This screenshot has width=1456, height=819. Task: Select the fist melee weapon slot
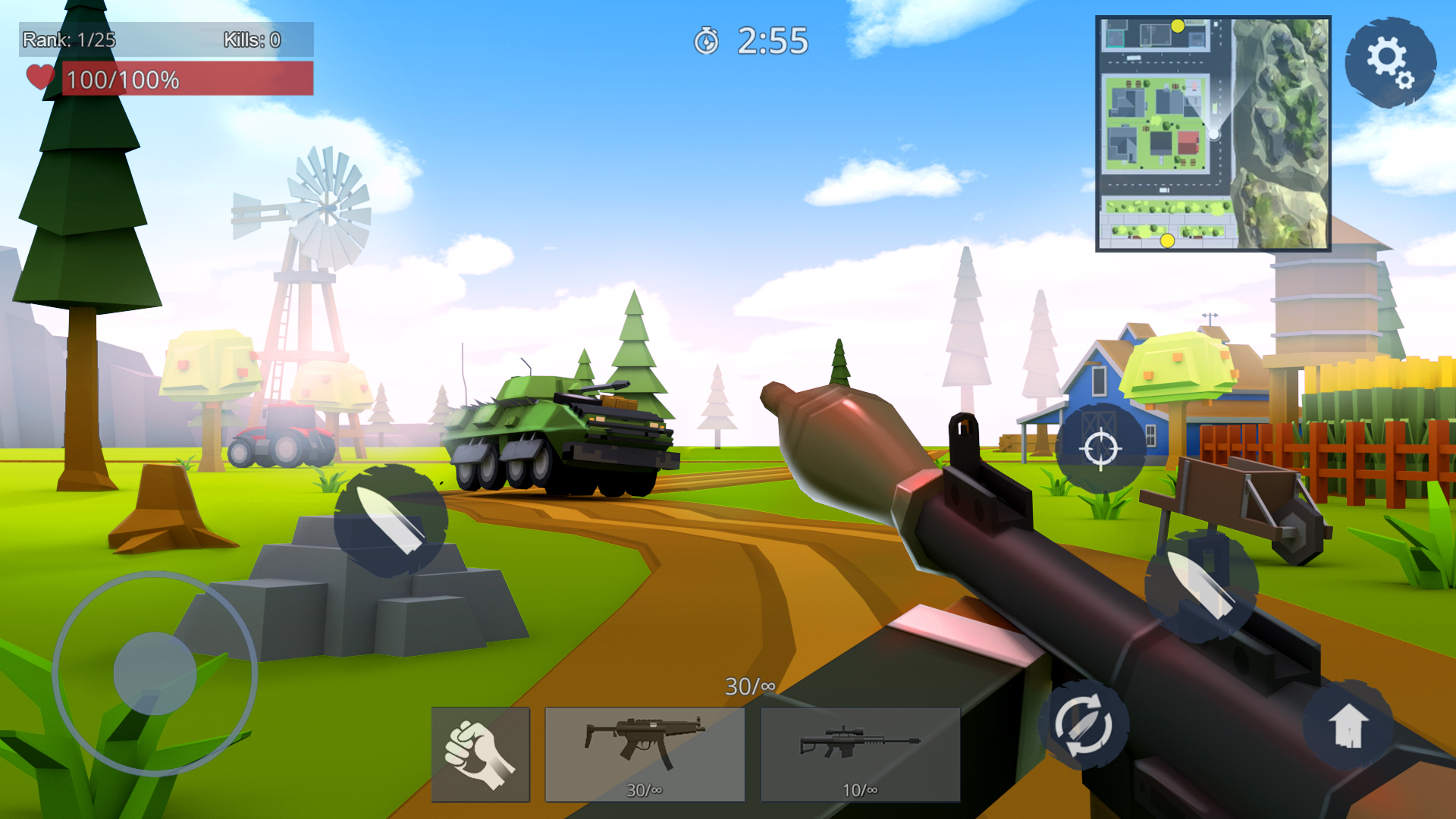480,753
